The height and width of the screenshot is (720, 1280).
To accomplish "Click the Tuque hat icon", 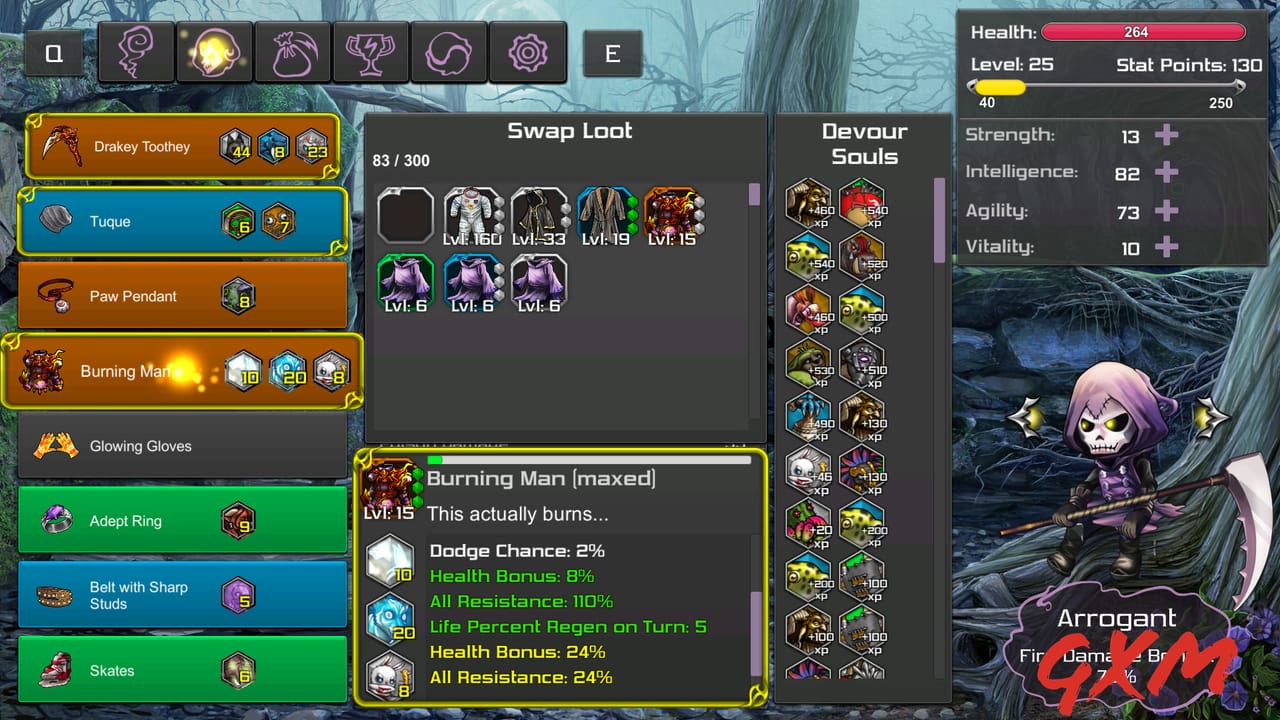I will point(55,221).
